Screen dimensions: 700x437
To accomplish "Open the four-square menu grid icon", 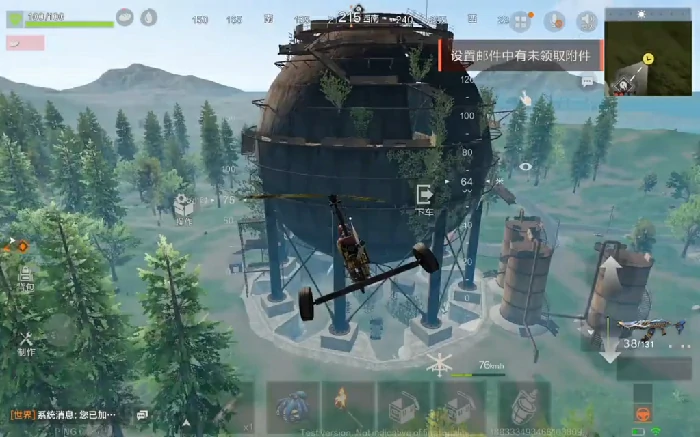I will pyautogui.click(x=521, y=20).
